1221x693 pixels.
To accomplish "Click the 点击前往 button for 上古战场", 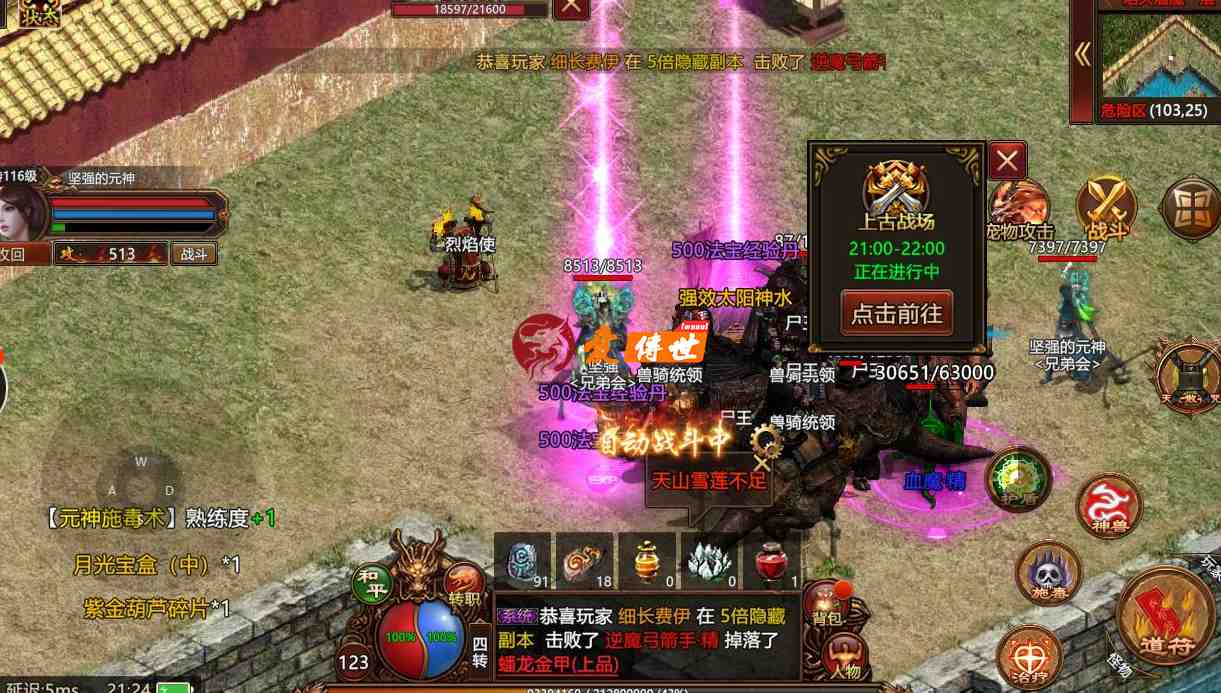I will tap(896, 313).
